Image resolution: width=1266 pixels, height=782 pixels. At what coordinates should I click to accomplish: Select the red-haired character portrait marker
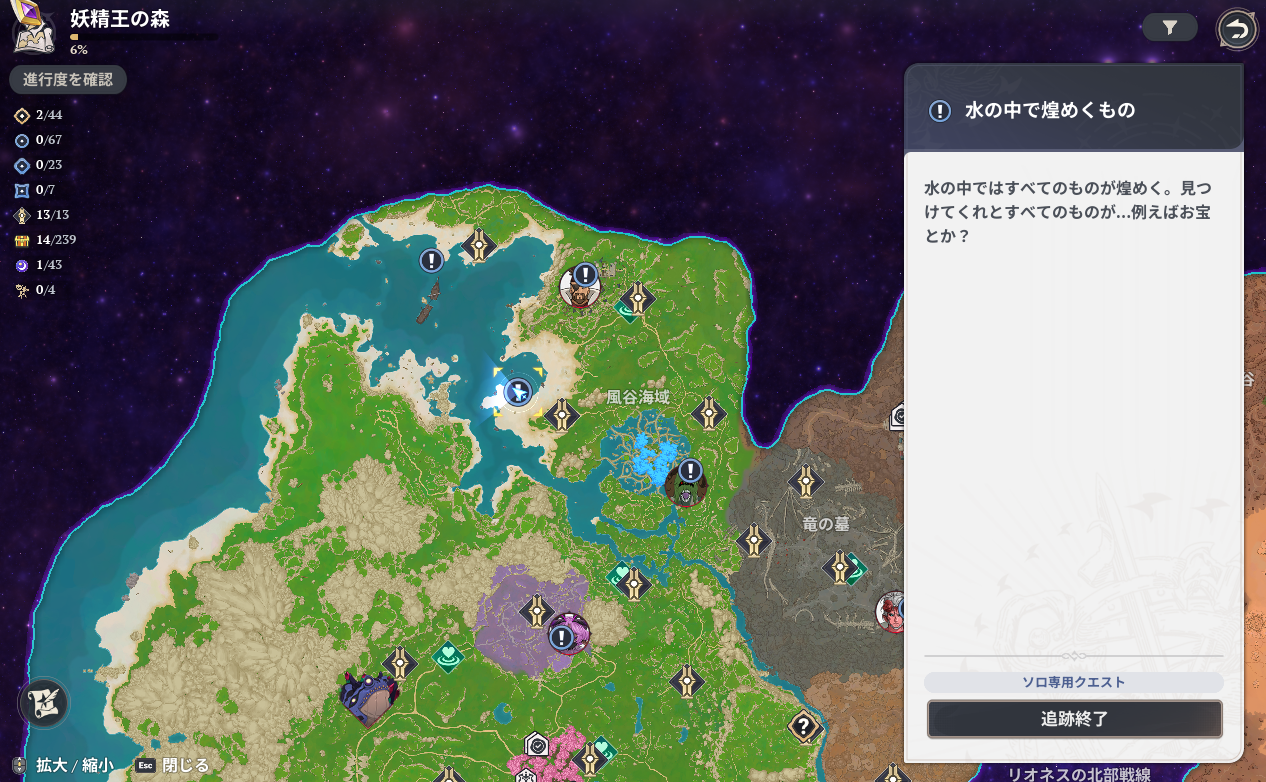[x=893, y=613]
